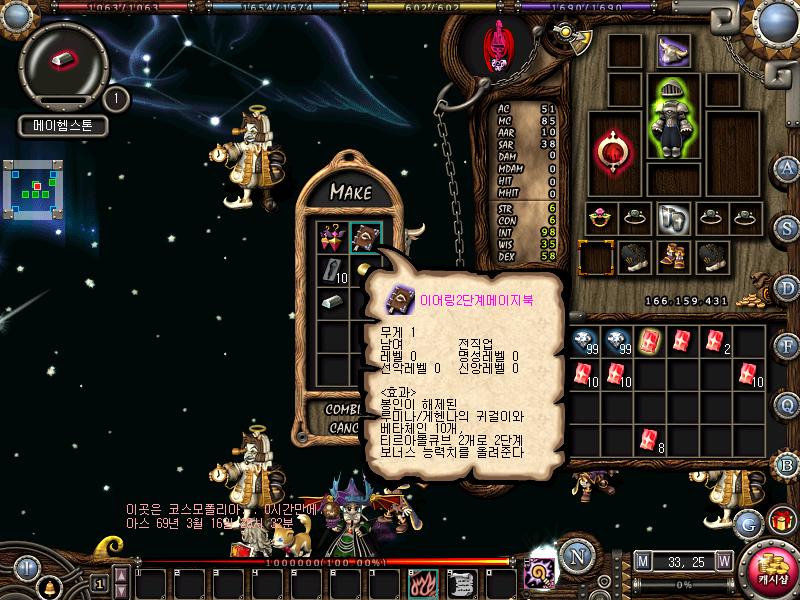Open the round Q side button
This screenshot has width=800, height=600.
click(789, 404)
